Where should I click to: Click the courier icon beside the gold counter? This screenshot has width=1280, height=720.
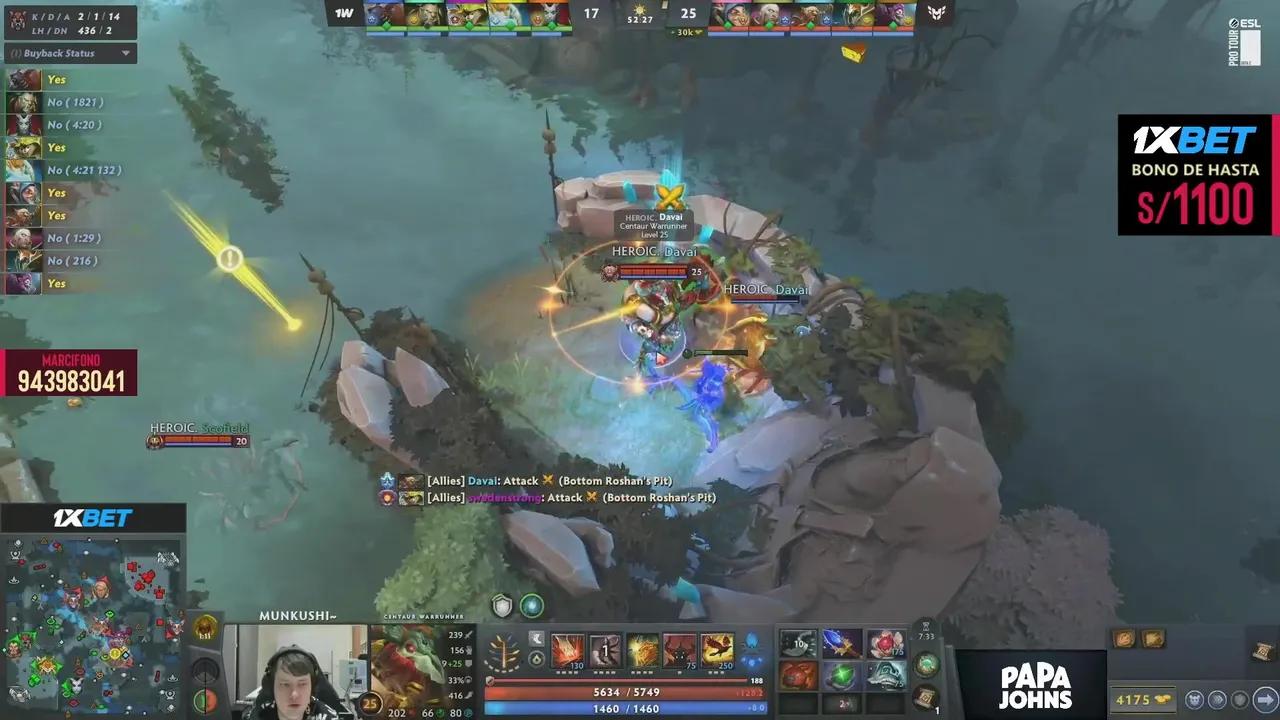click(x=1194, y=699)
